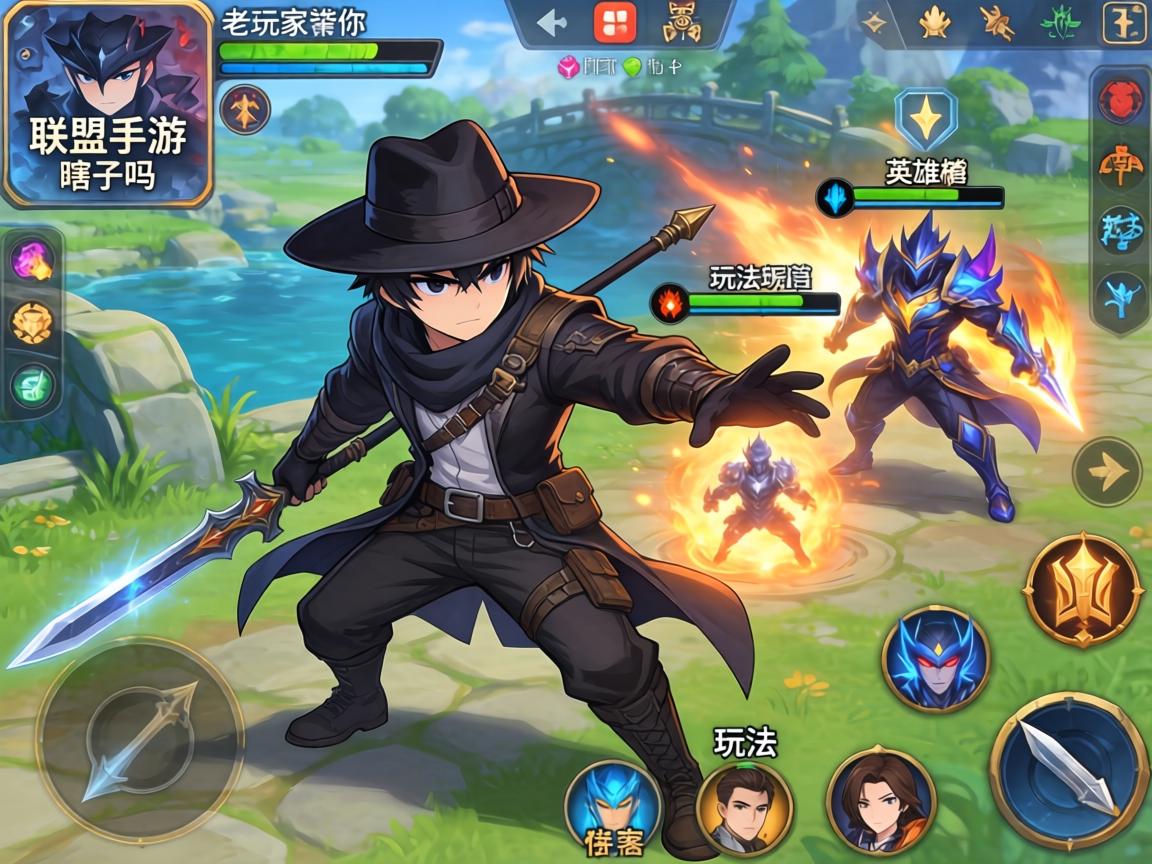Click the round arrow button on the right edge
1152x864 pixels.
1107,471
